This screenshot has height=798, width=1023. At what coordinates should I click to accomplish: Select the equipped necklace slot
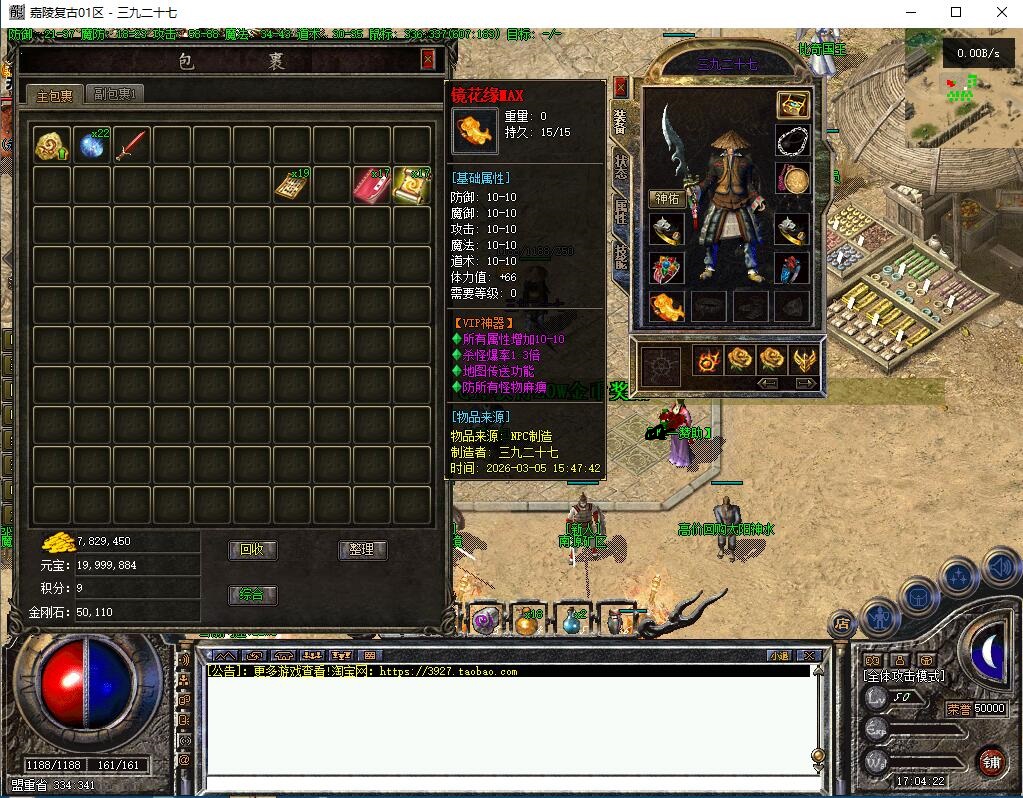(792, 141)
